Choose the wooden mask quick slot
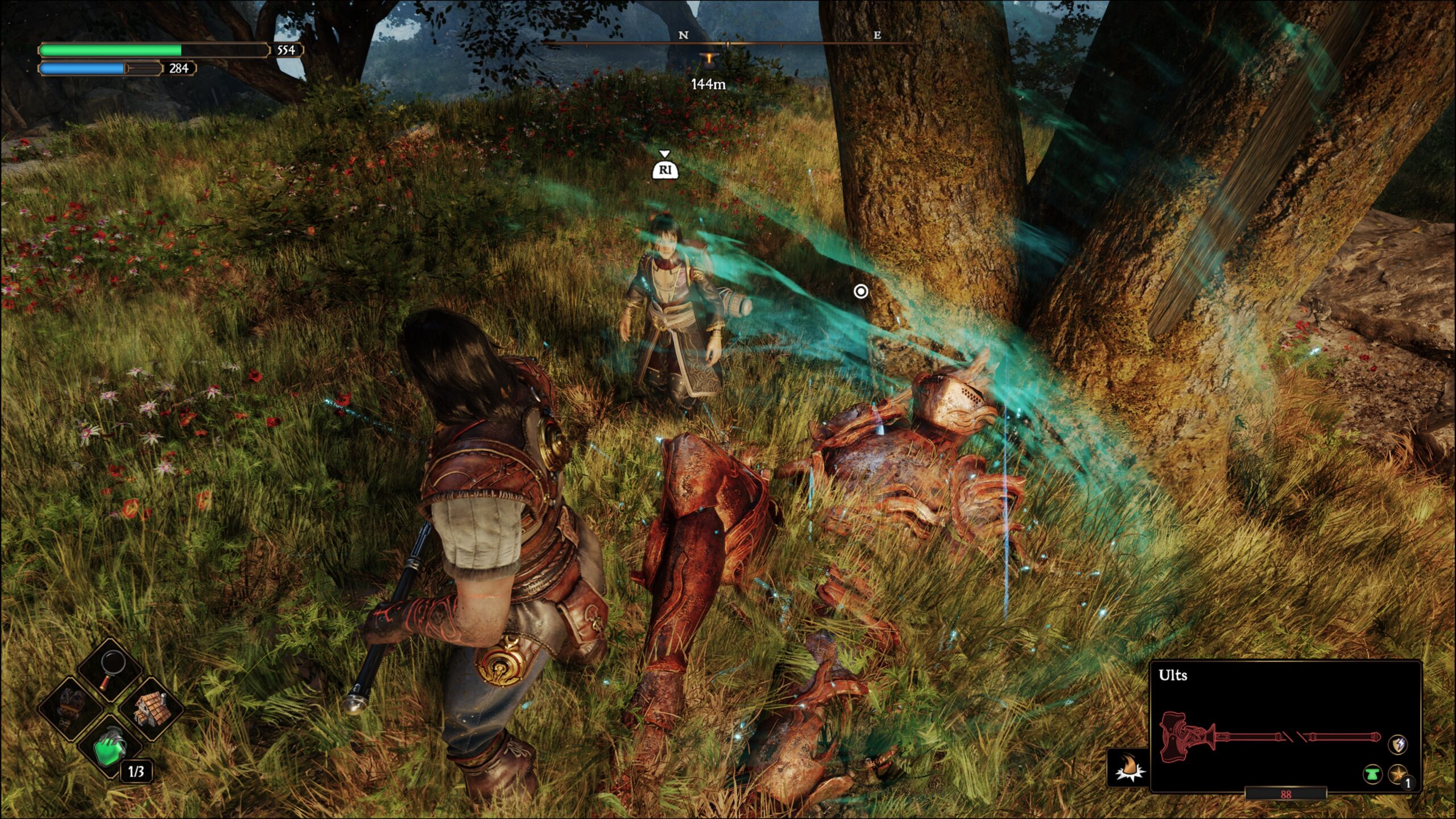1456x819 pixels. [72, 708]
